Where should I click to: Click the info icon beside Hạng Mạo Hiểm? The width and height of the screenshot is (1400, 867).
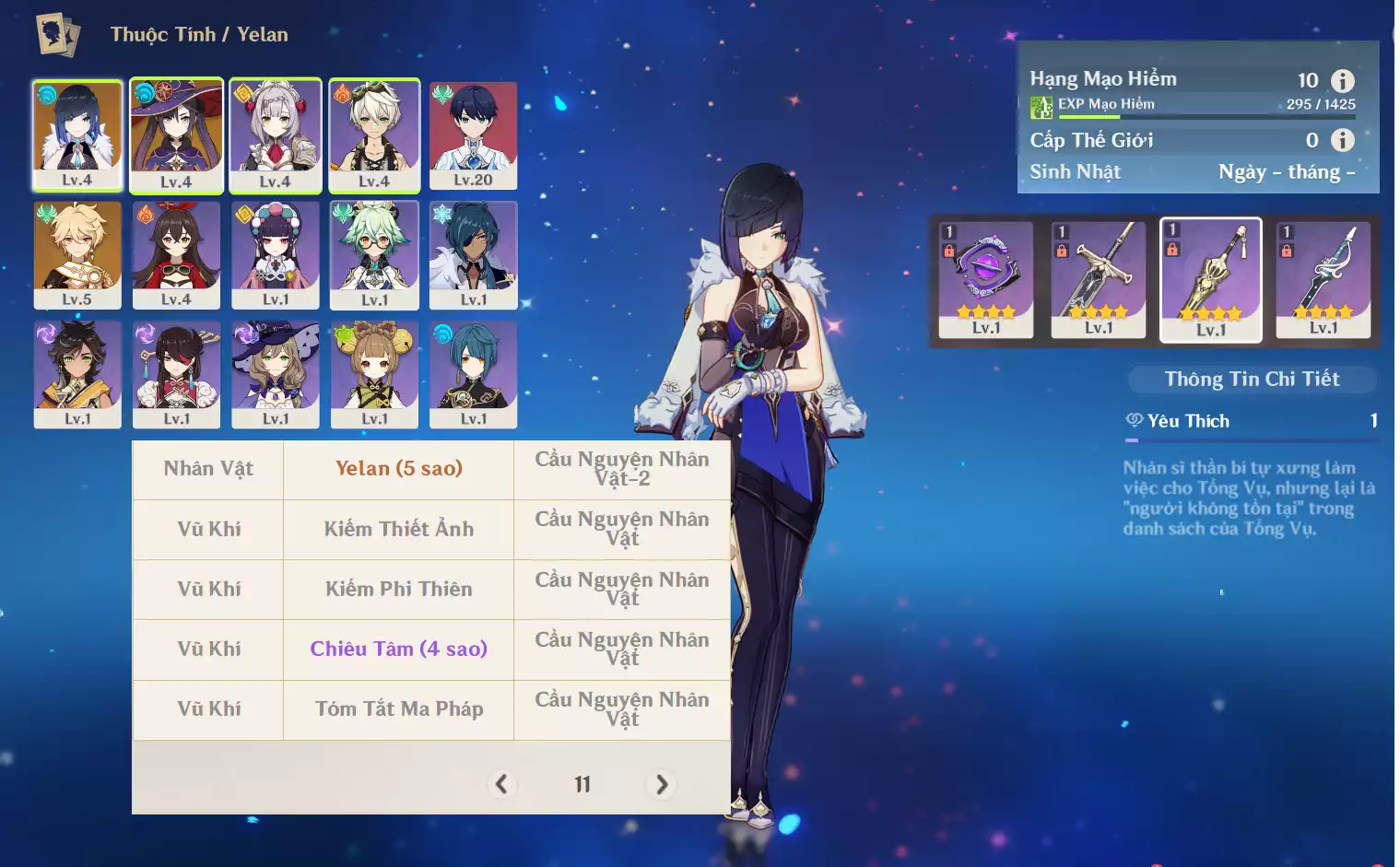(x=1343, y=81)
